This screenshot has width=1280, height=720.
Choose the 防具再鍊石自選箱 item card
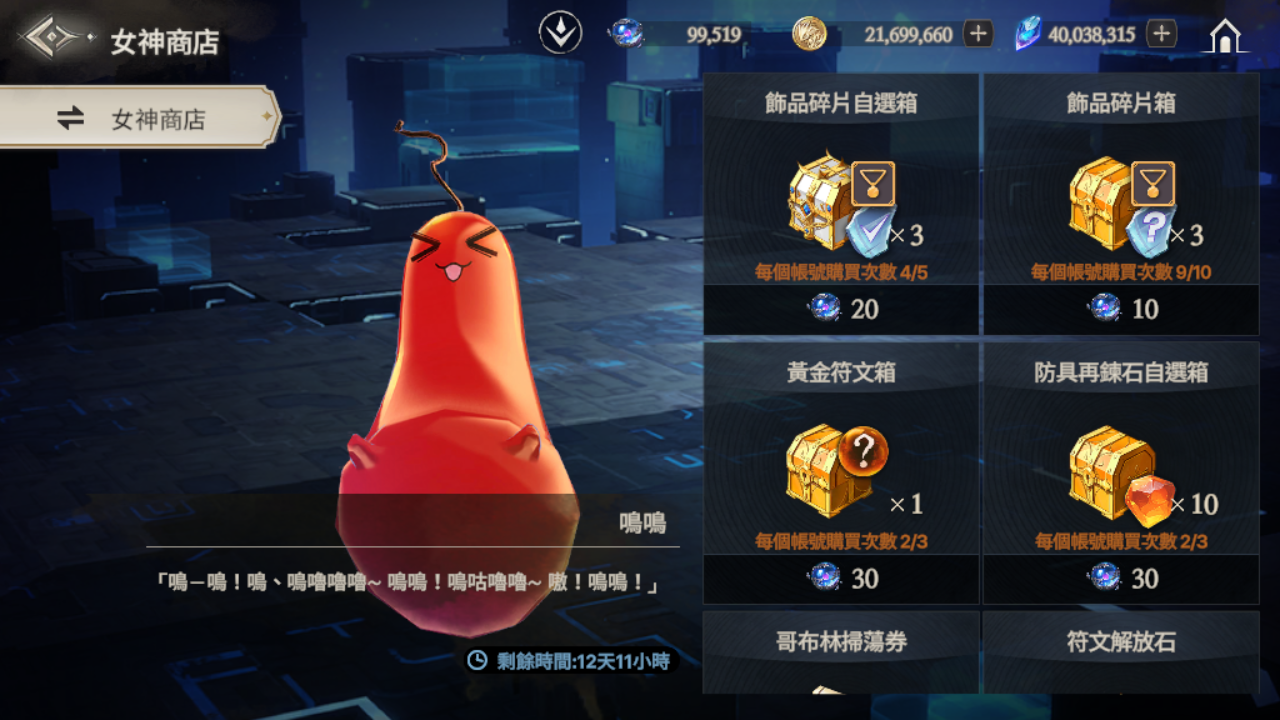(x=1121, y=460)
